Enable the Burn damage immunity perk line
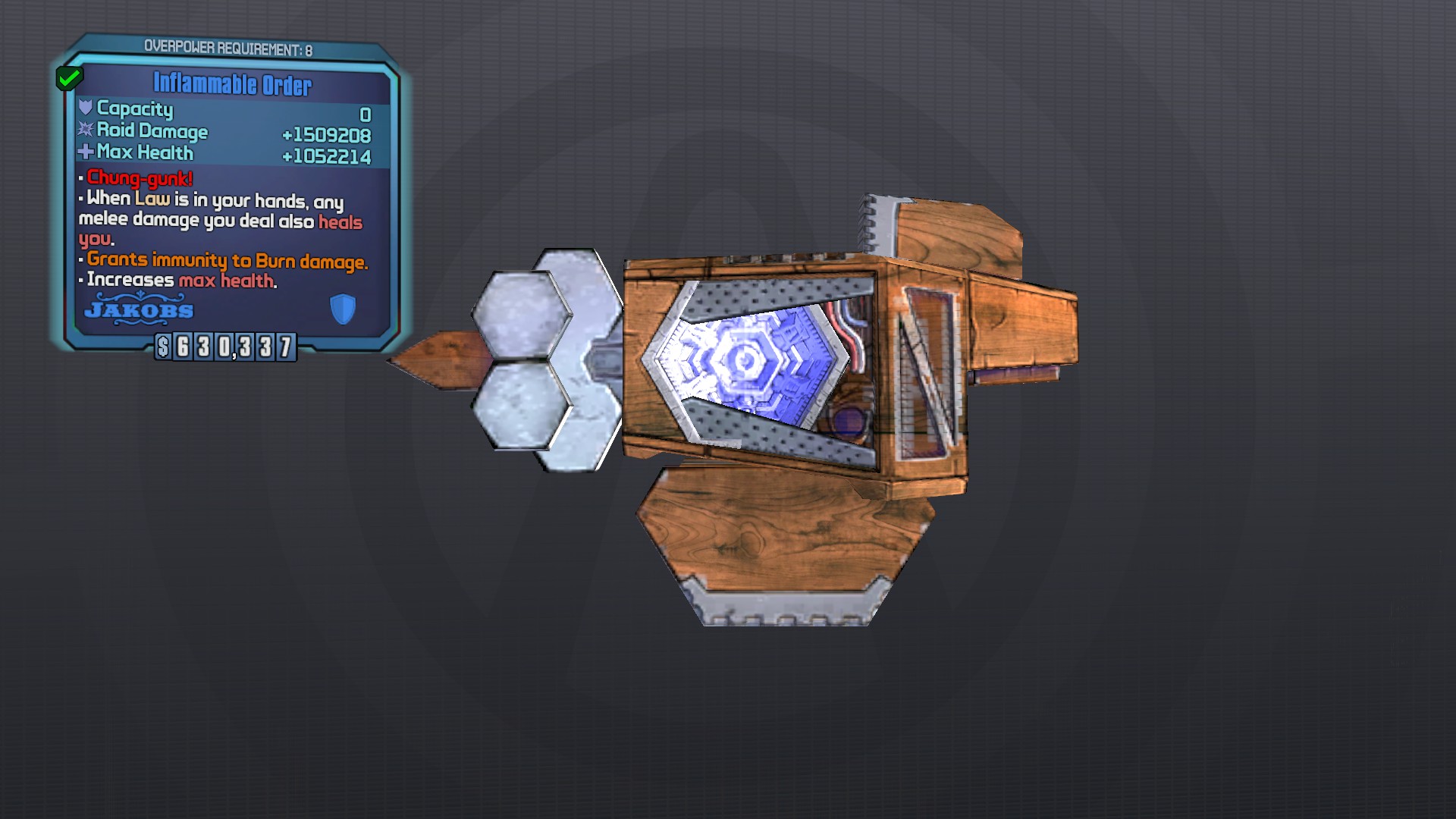Image resolution: width=1456 pixels, height=819 pixels. [224, 260]
